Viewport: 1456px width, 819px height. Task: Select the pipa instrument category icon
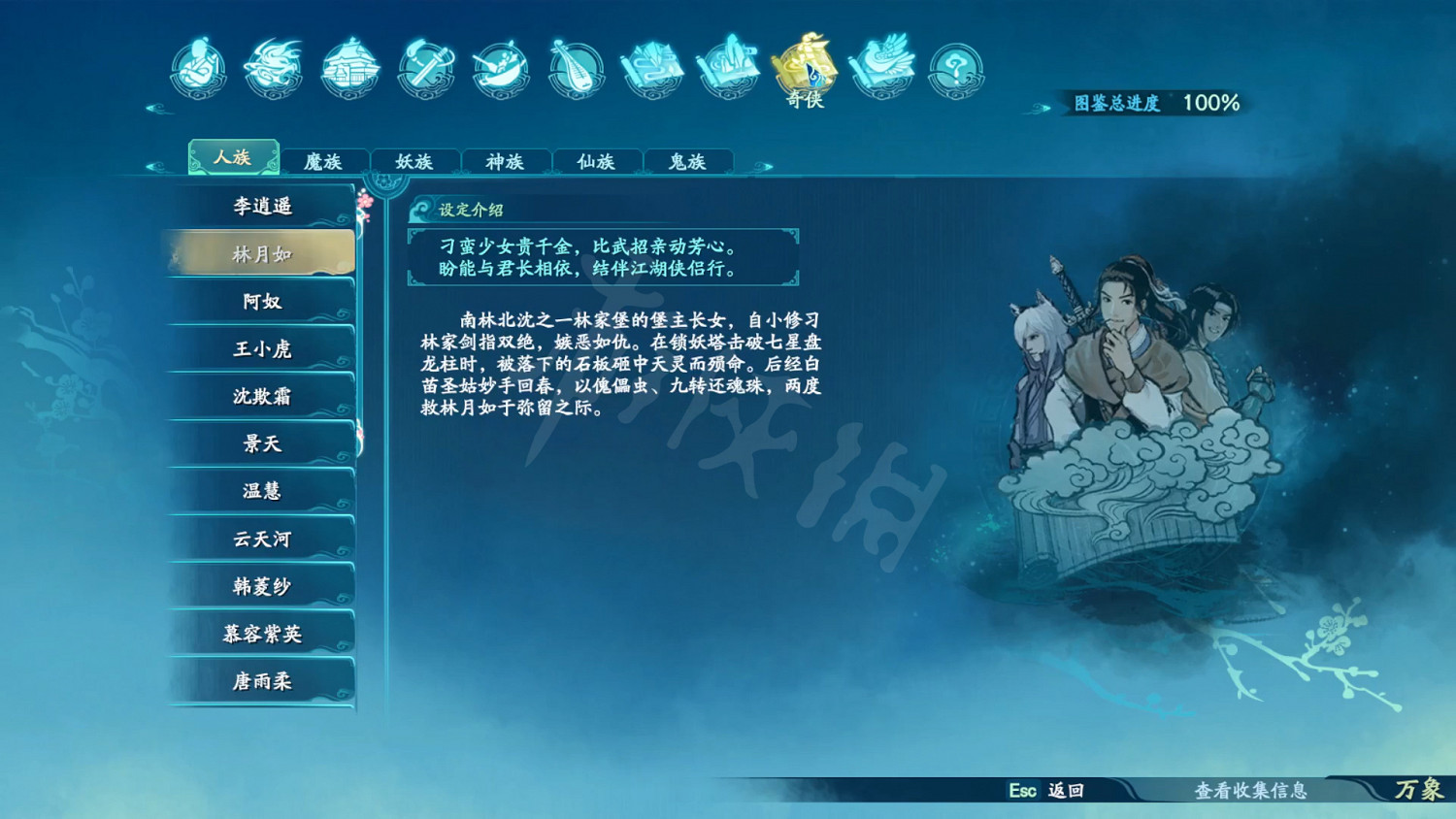577,69
